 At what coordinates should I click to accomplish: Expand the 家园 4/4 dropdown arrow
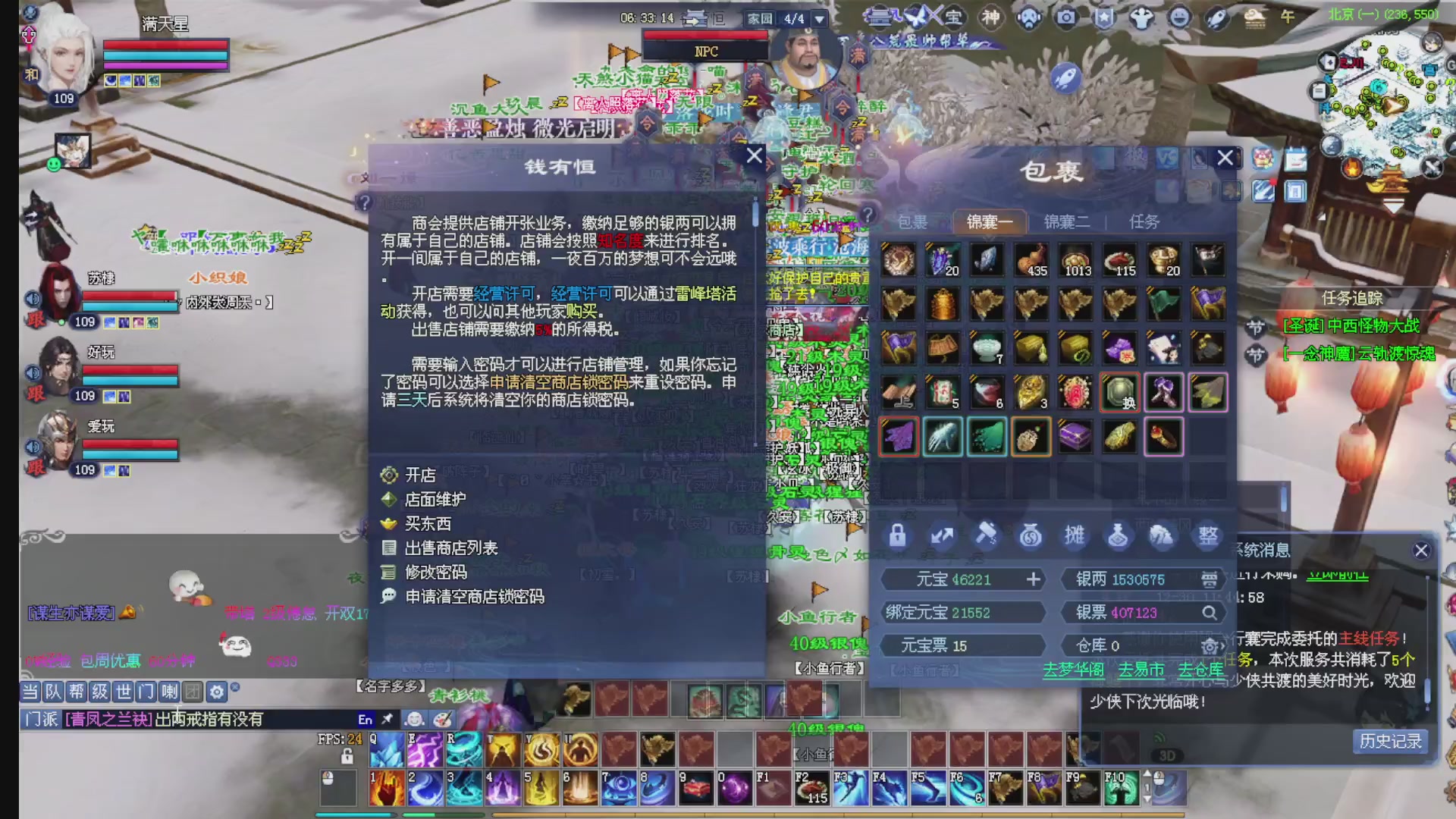(817, 19)
